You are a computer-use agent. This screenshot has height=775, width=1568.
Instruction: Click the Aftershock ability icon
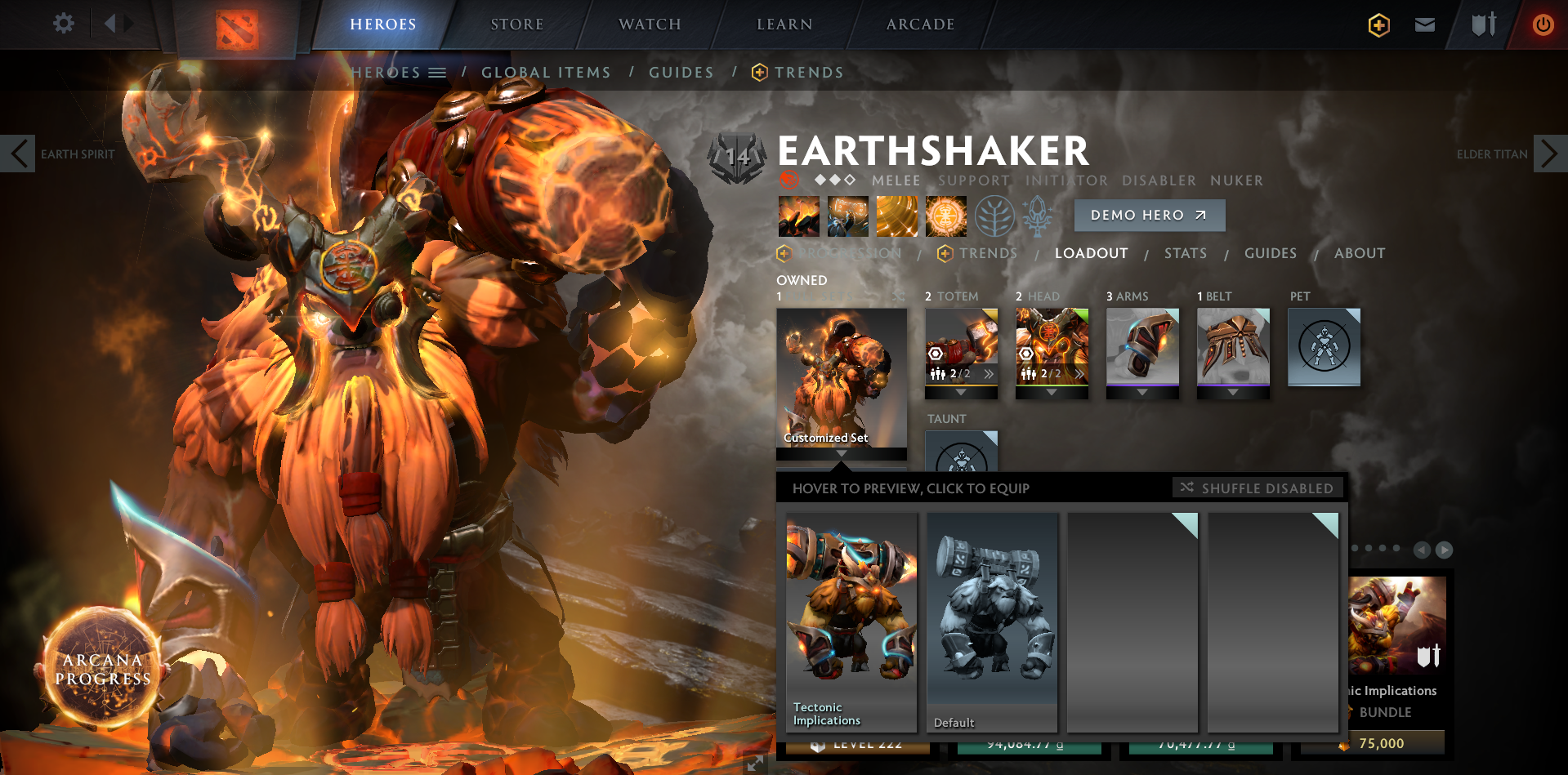click(897, 216)
